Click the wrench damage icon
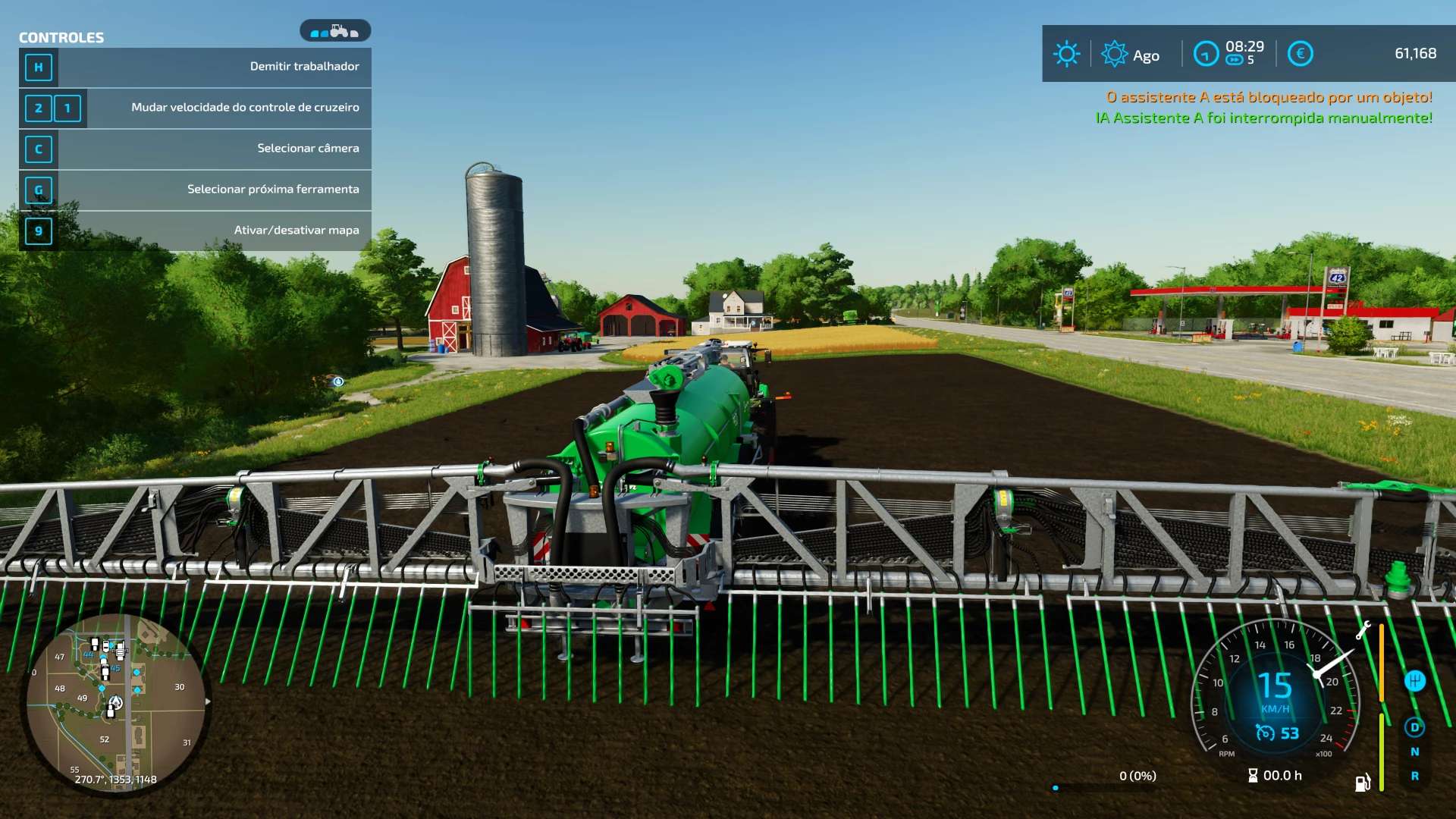Screen dimensions: 1456x819 coord(1363,629)
